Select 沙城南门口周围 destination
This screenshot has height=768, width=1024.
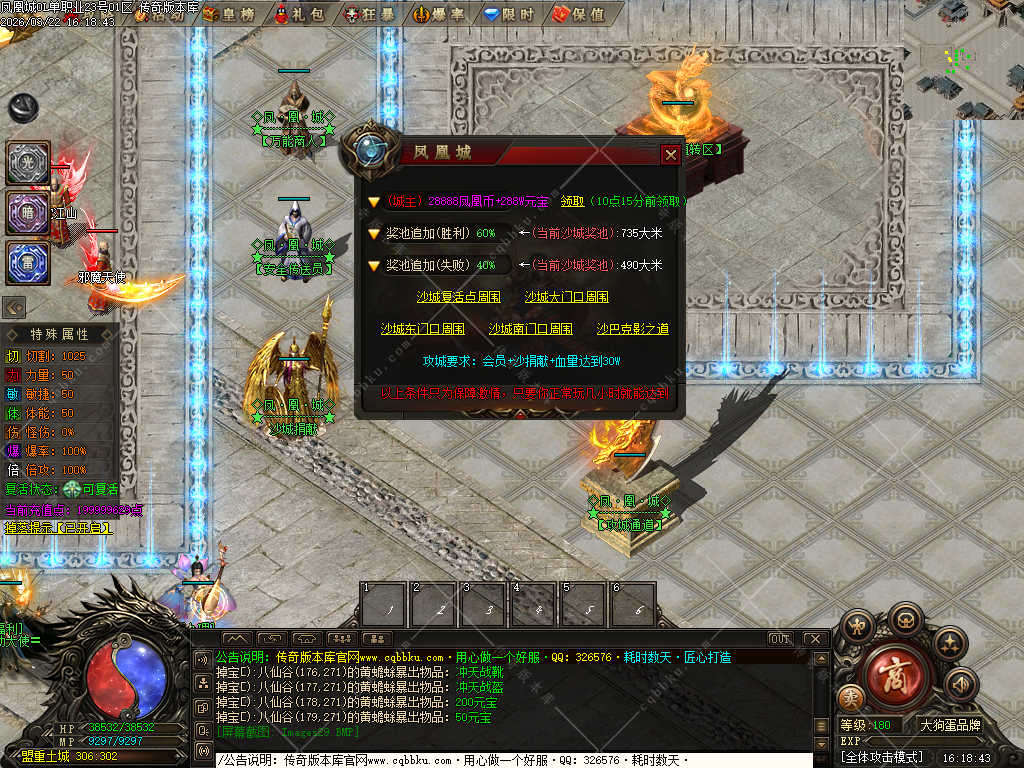pos(530,329)
